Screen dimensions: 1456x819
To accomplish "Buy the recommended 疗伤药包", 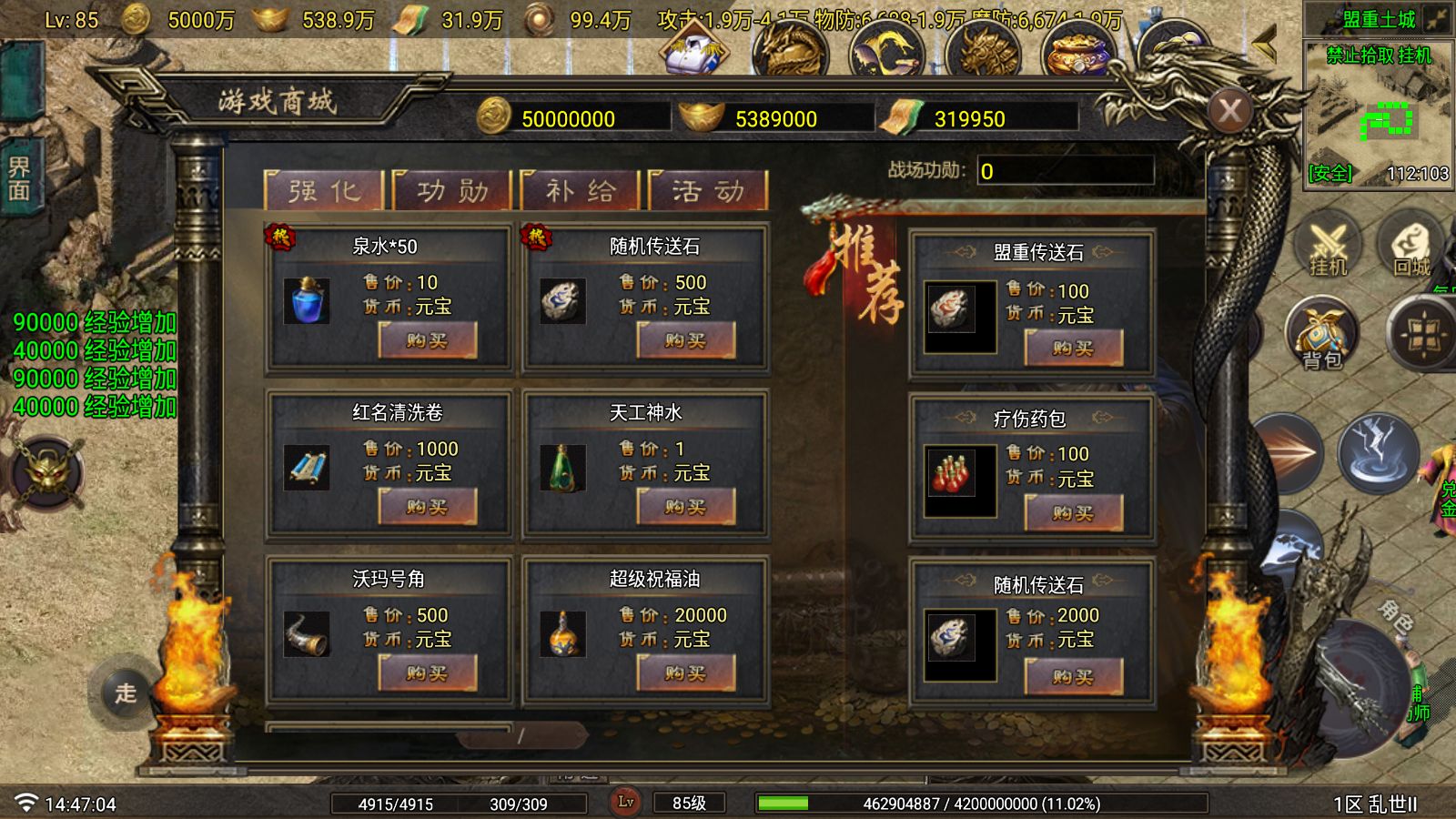I will [x=1073, y=513].
